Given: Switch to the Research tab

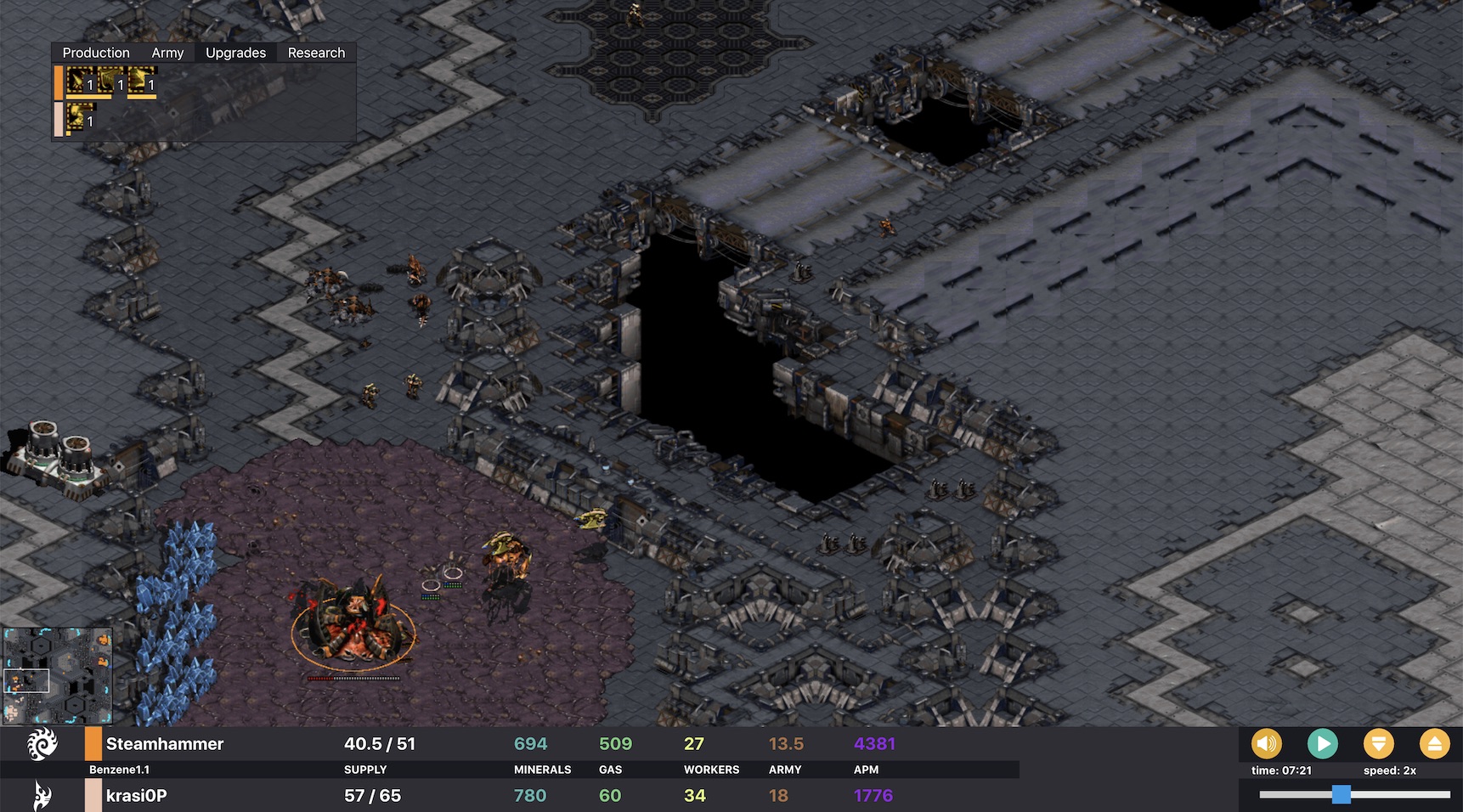Looking at the screenshot, I should [316, 53].
